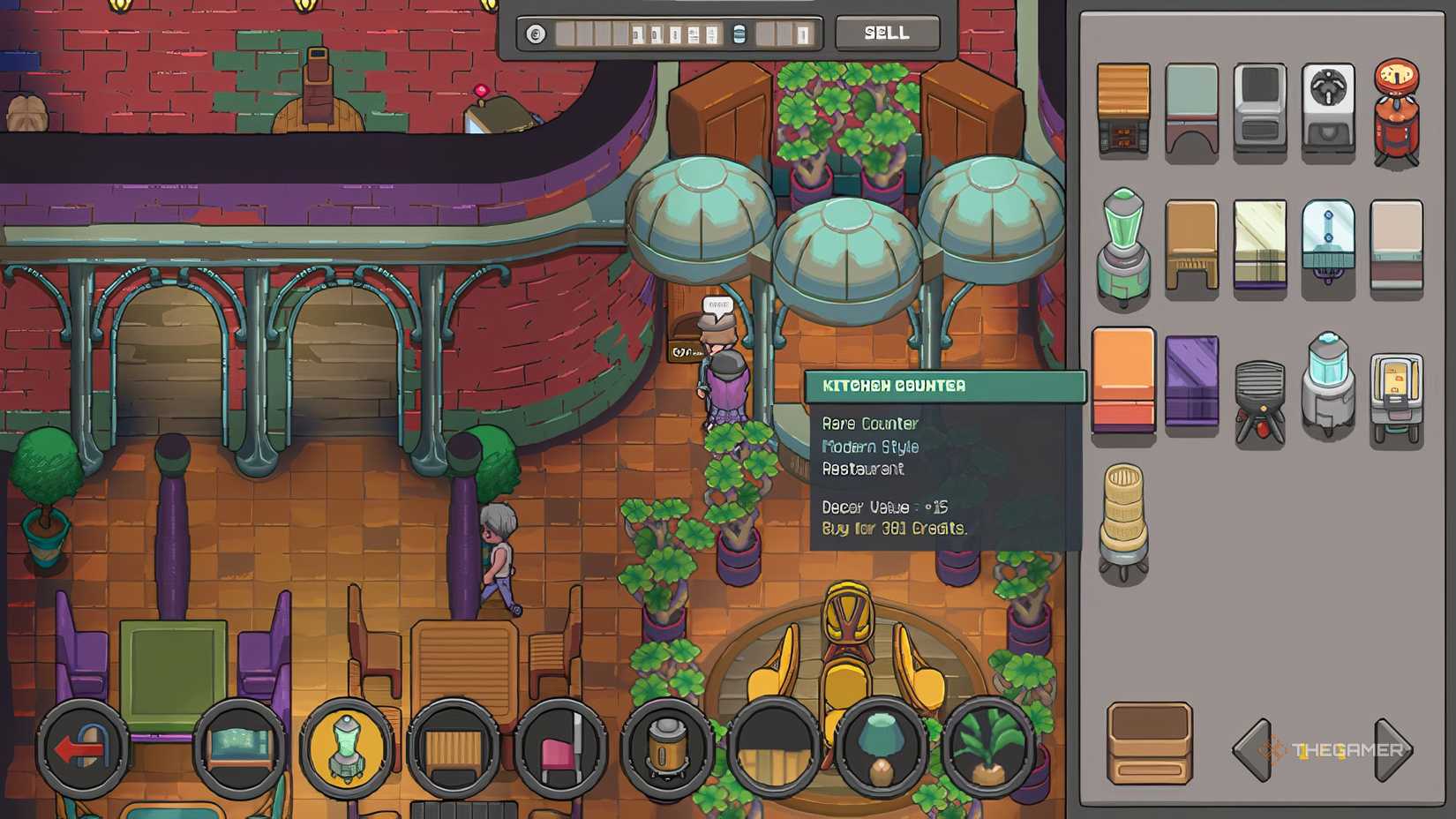Select the red furnace in the furniture panel
The height and width of the screenshot is (819, 1456).
pos(1397,108)
